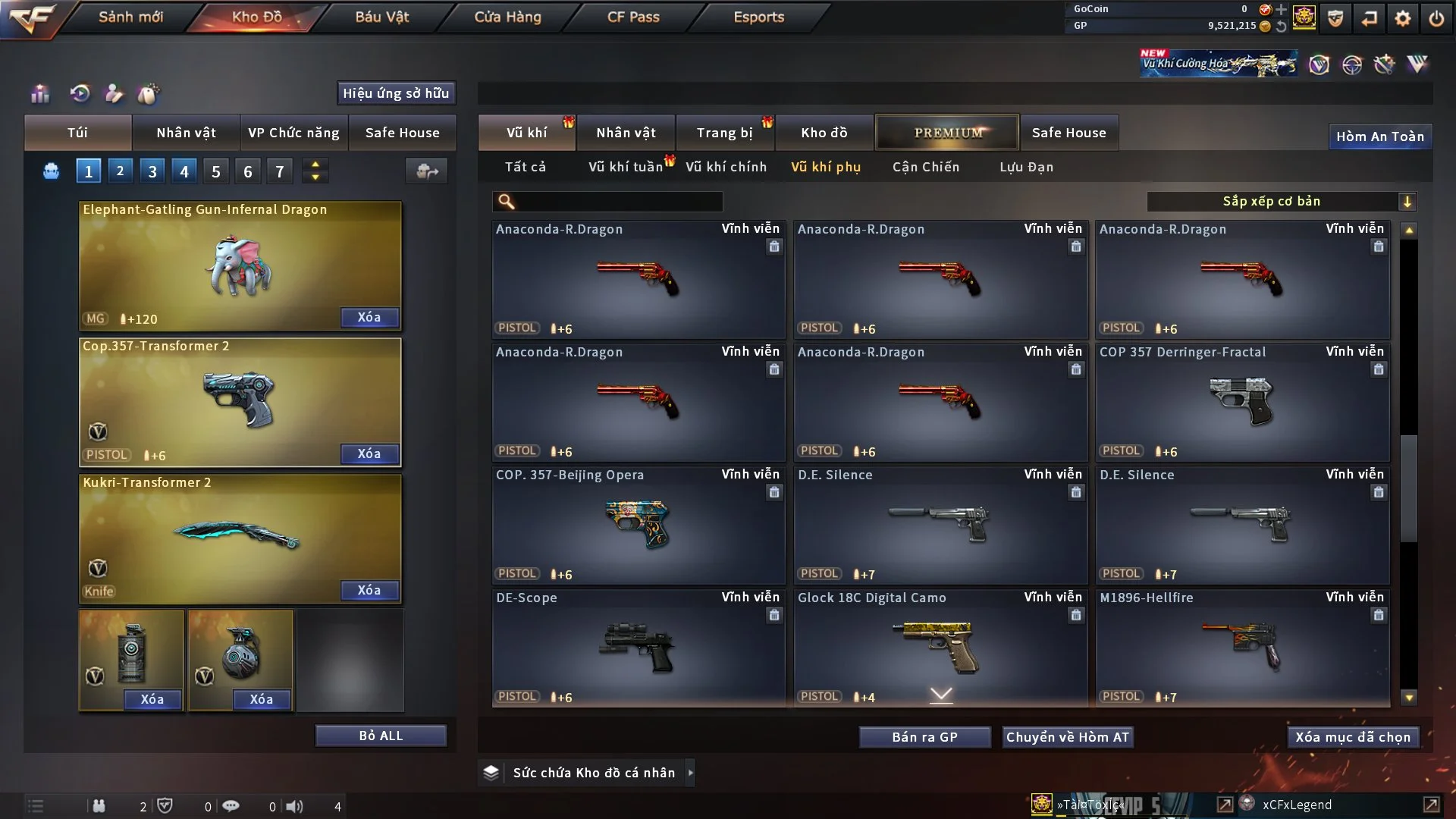
Task: Open the CF Pass menu
Action: [633, 17]
